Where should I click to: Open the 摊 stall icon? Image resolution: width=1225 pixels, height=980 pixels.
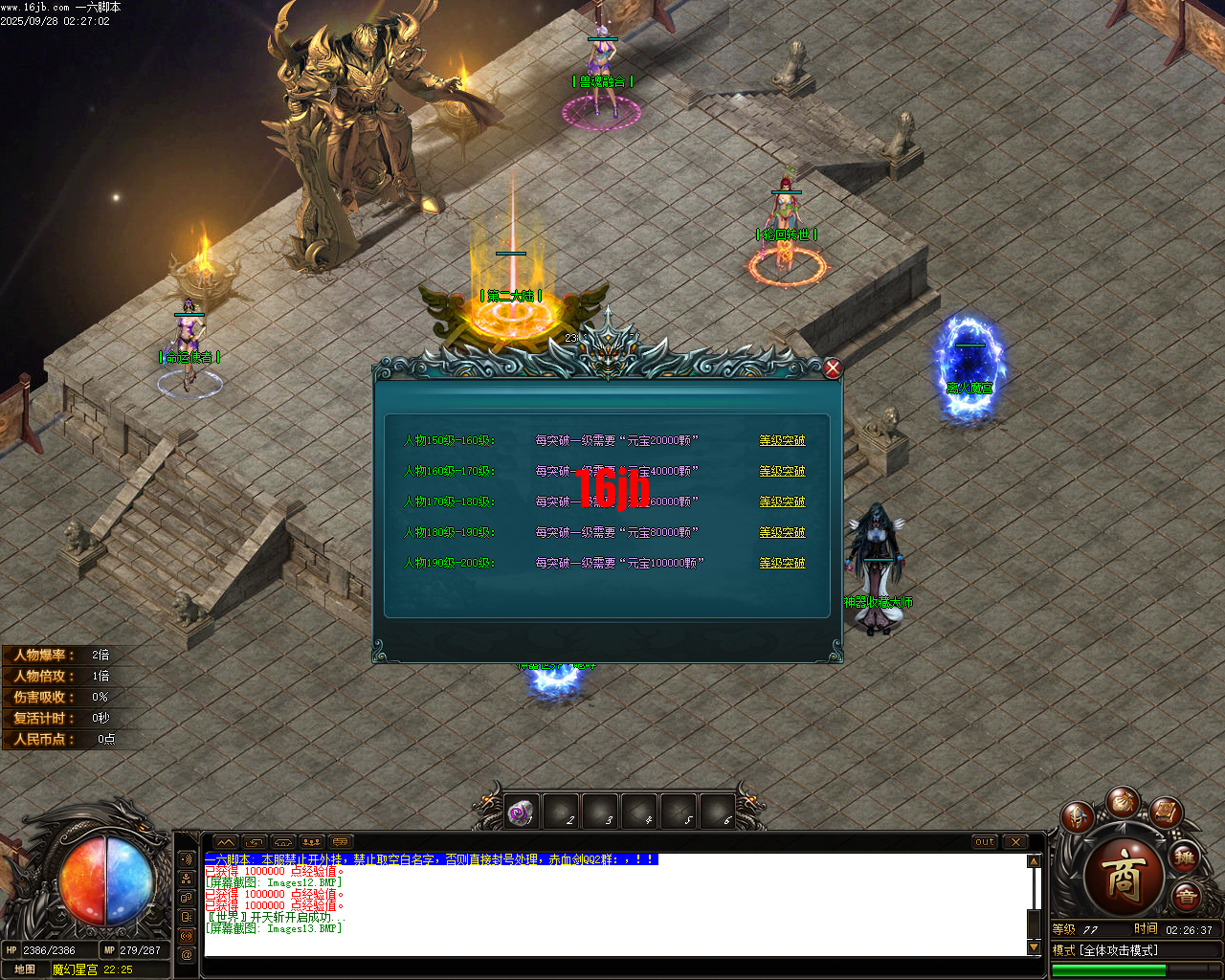click(x=1184, y=857)
